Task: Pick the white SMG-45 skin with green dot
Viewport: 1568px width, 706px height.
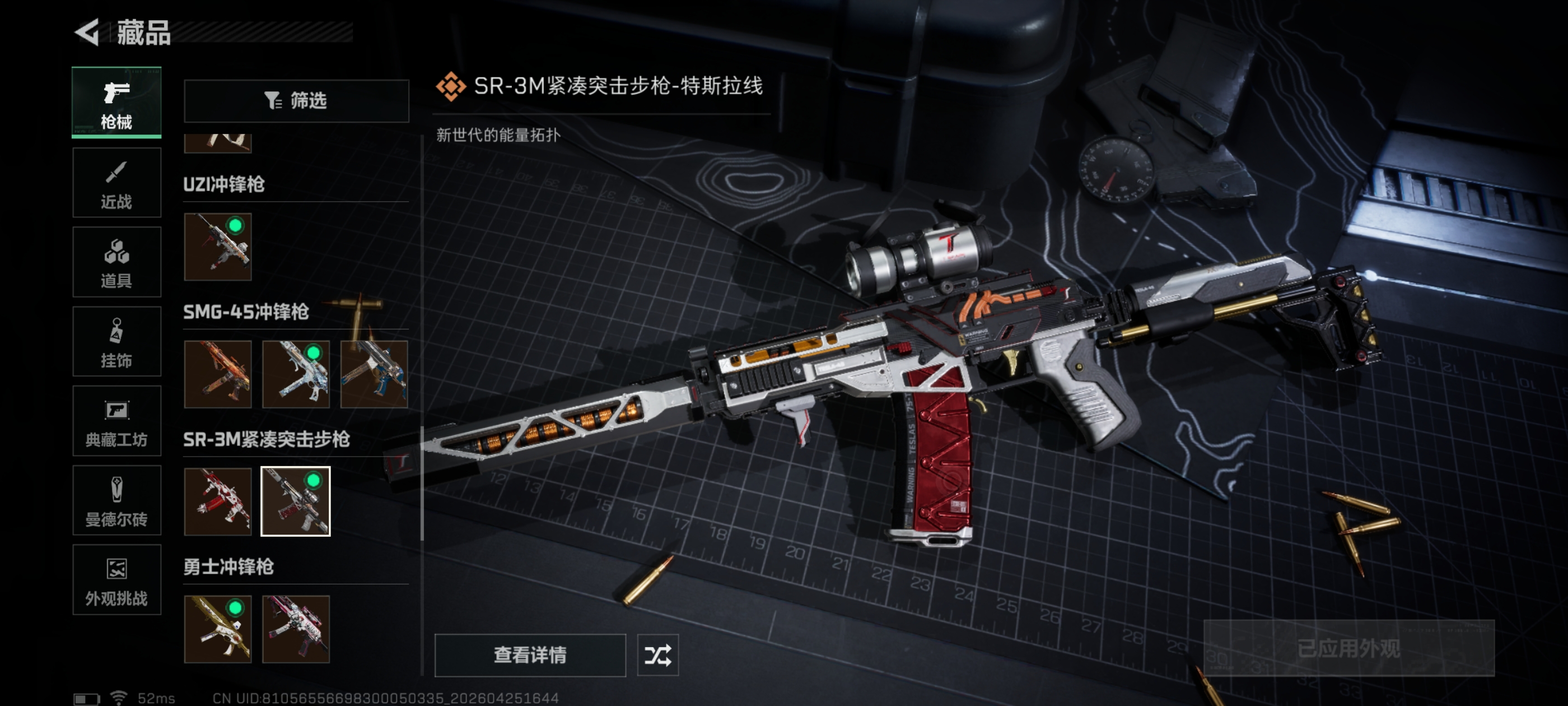Action: pos(296,374)
